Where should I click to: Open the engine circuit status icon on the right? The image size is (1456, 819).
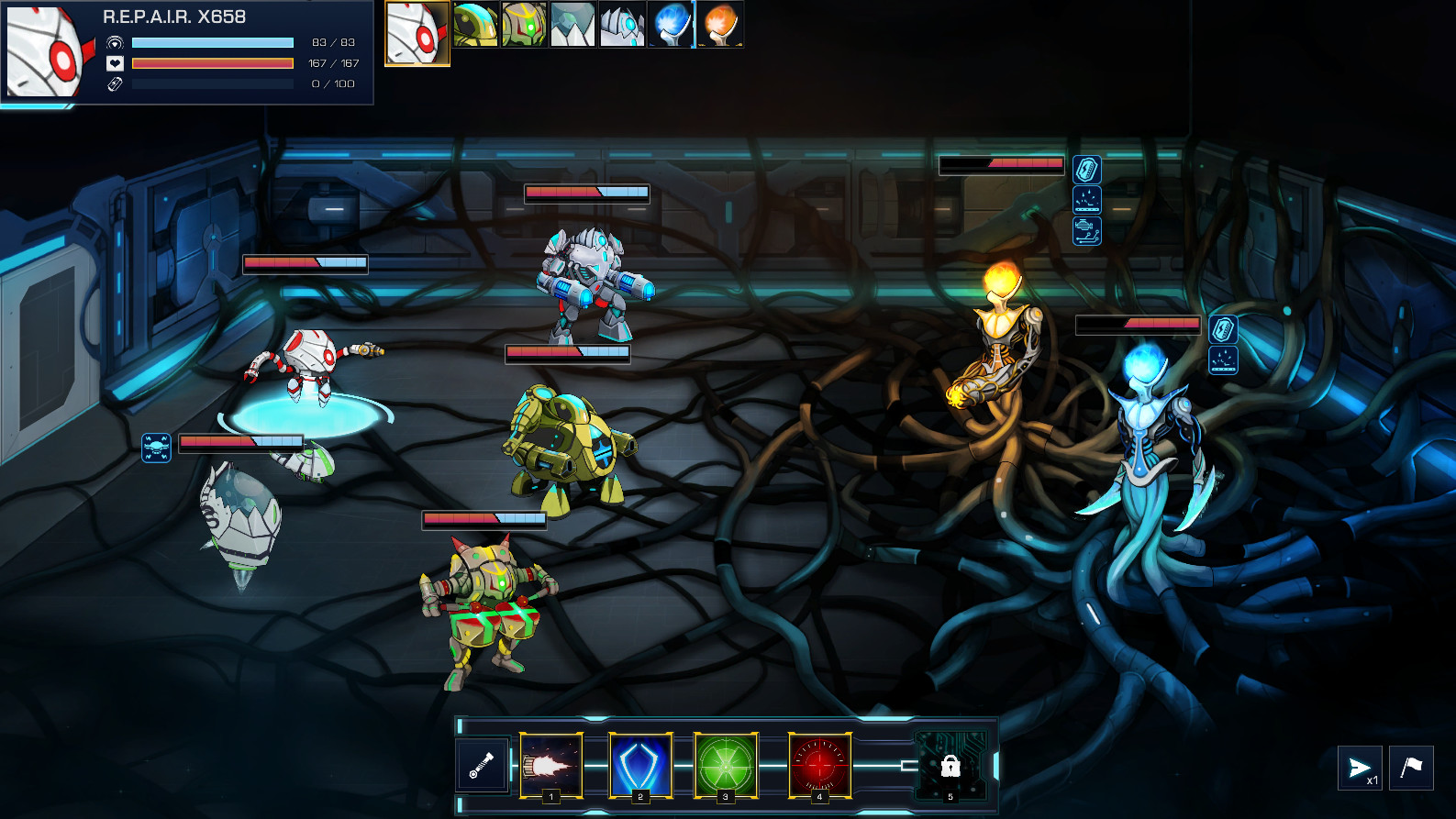pyautogui.click(x=1087, y=228)
